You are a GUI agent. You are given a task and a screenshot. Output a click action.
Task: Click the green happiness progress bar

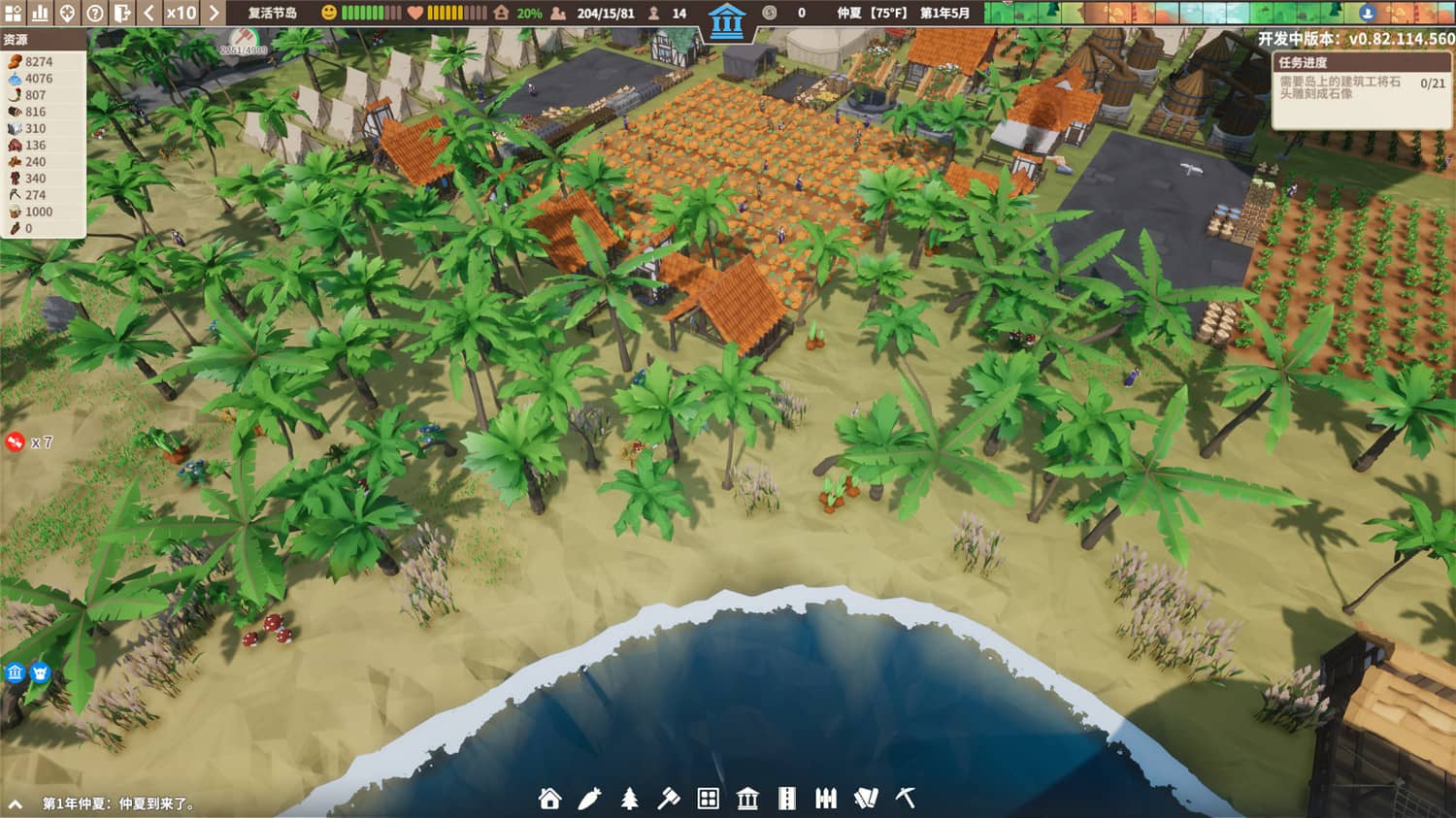(369, 14)
